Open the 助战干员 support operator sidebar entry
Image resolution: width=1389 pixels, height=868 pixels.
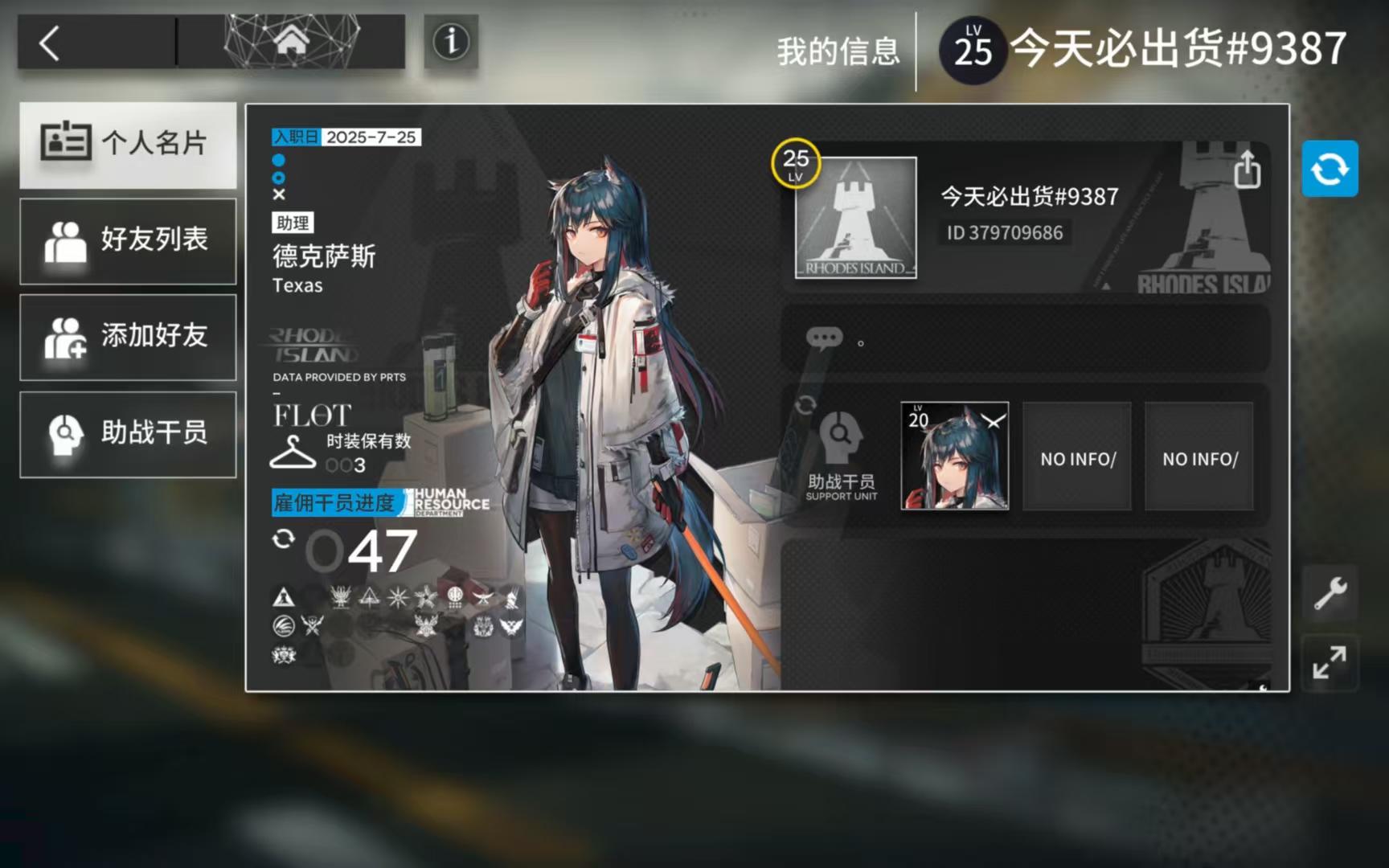click(x=129, y=434)
